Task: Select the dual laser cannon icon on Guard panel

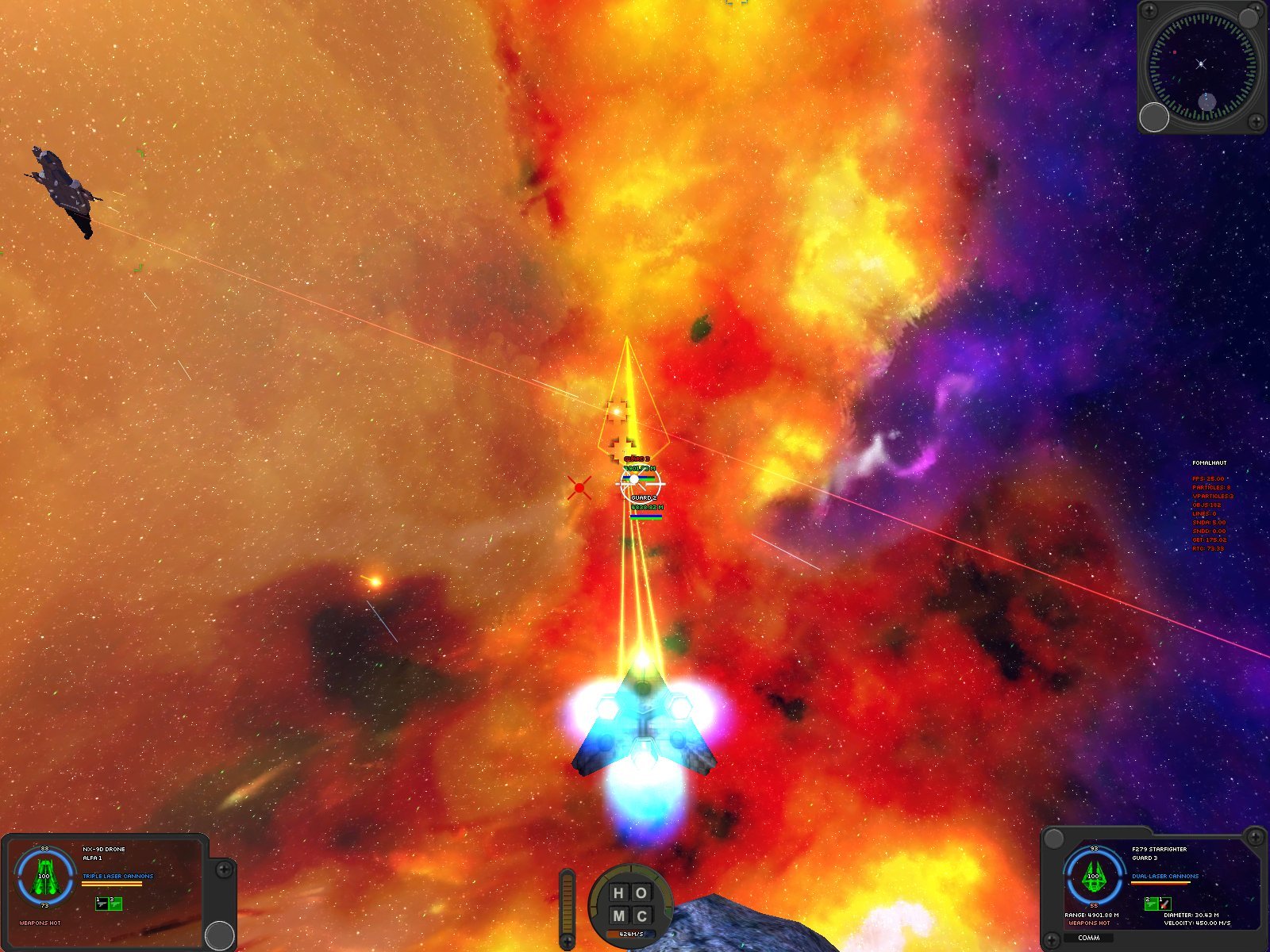Action: tap(1151, 904)
